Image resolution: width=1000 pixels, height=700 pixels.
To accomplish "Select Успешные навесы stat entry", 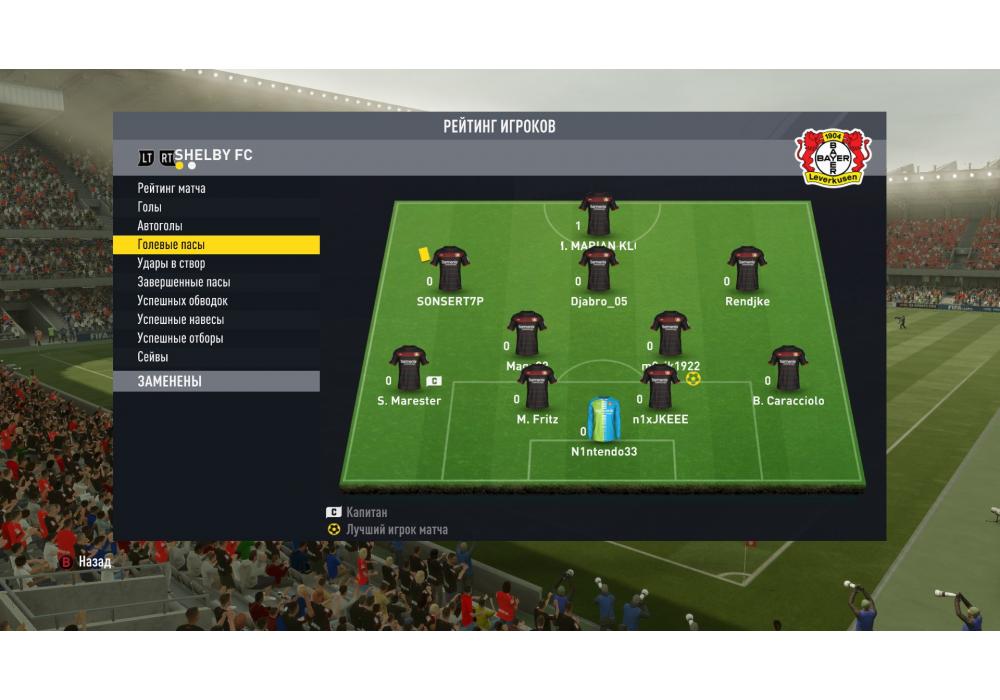I will [181, 320].
